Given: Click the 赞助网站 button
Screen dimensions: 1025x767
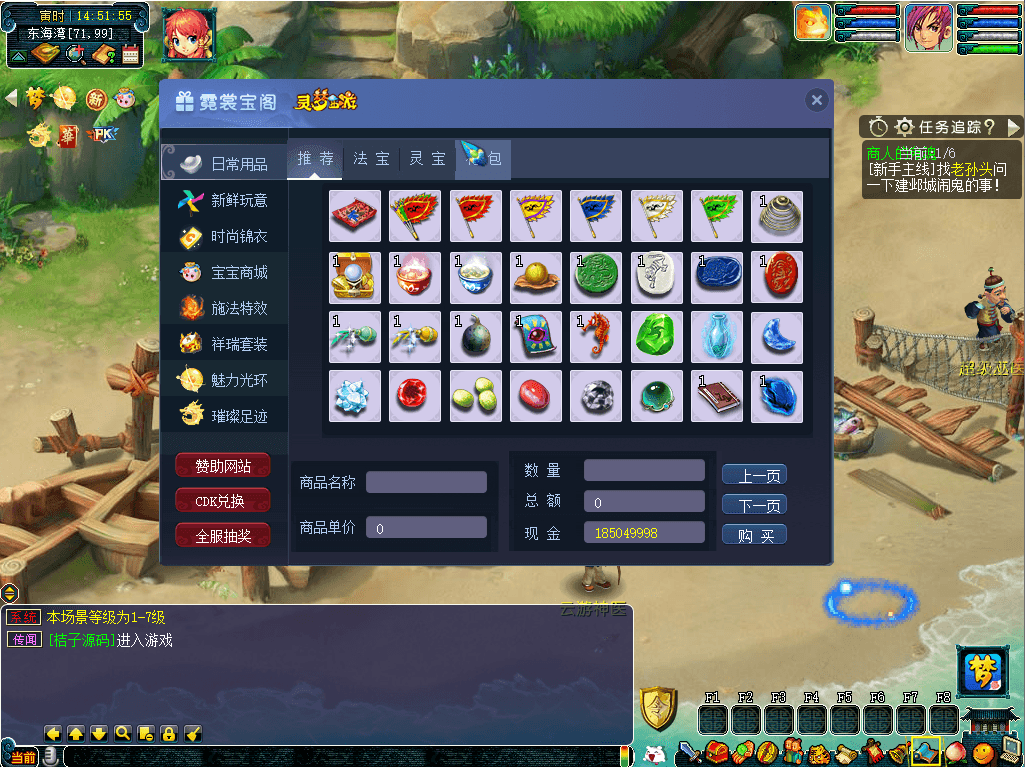Looking at the screenshot, I should tap(222, 465).
